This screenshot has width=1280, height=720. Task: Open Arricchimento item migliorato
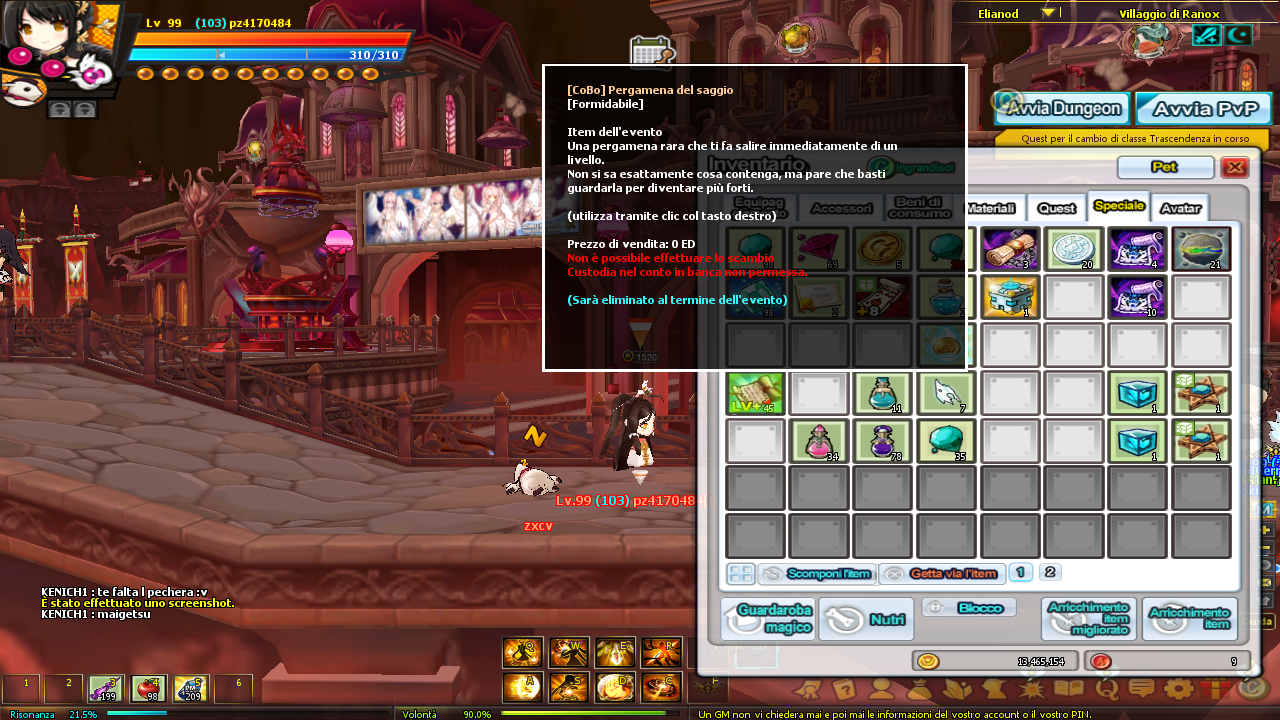pos(1088,619)
